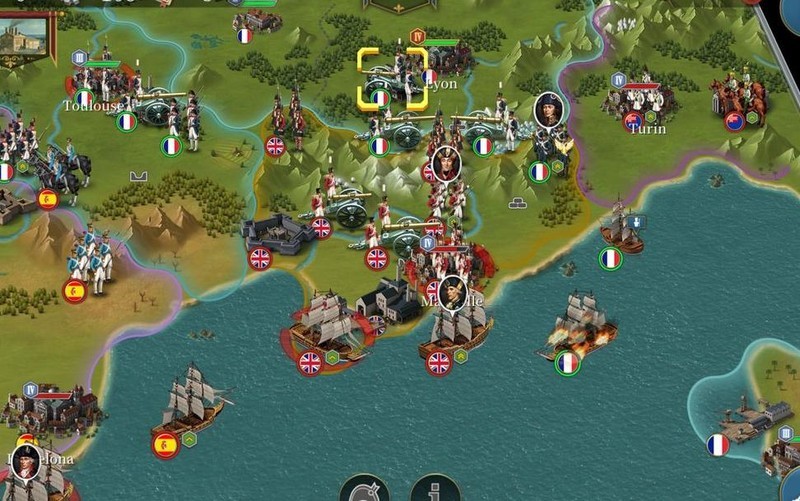
Task: Select the Spanish warship unit
Action: tap(192, 402)
